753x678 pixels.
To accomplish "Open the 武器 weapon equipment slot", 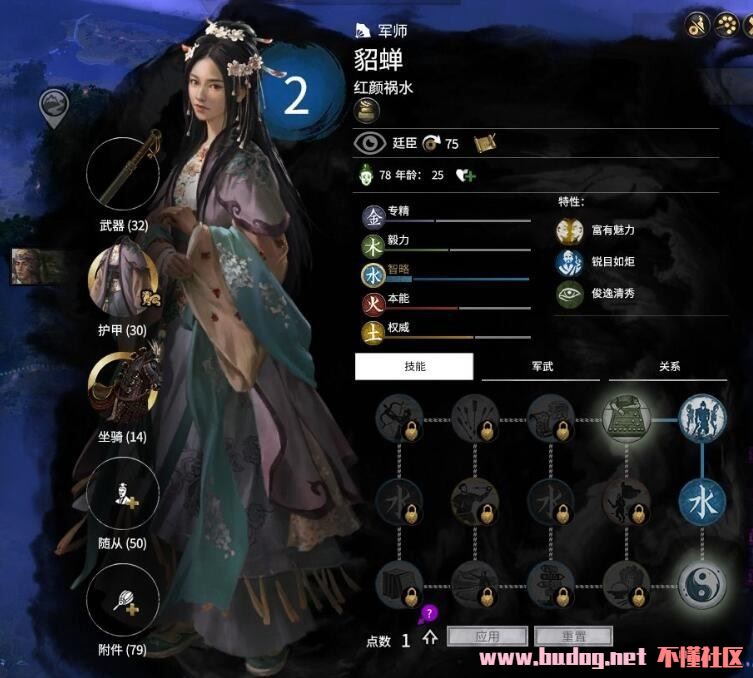I will (x=124, y=174).
